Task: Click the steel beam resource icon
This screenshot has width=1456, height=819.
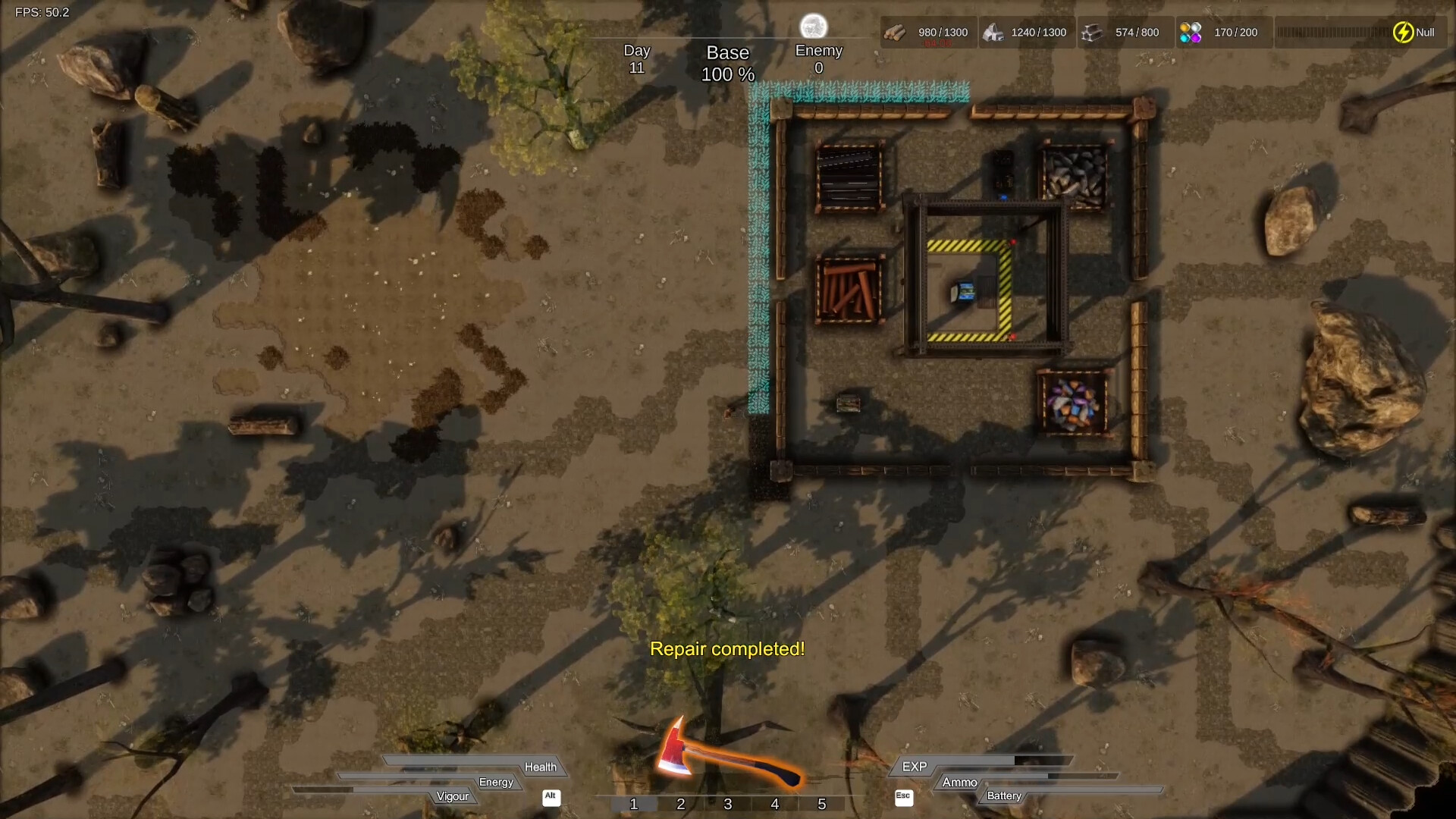Action: coord(1094,32)
